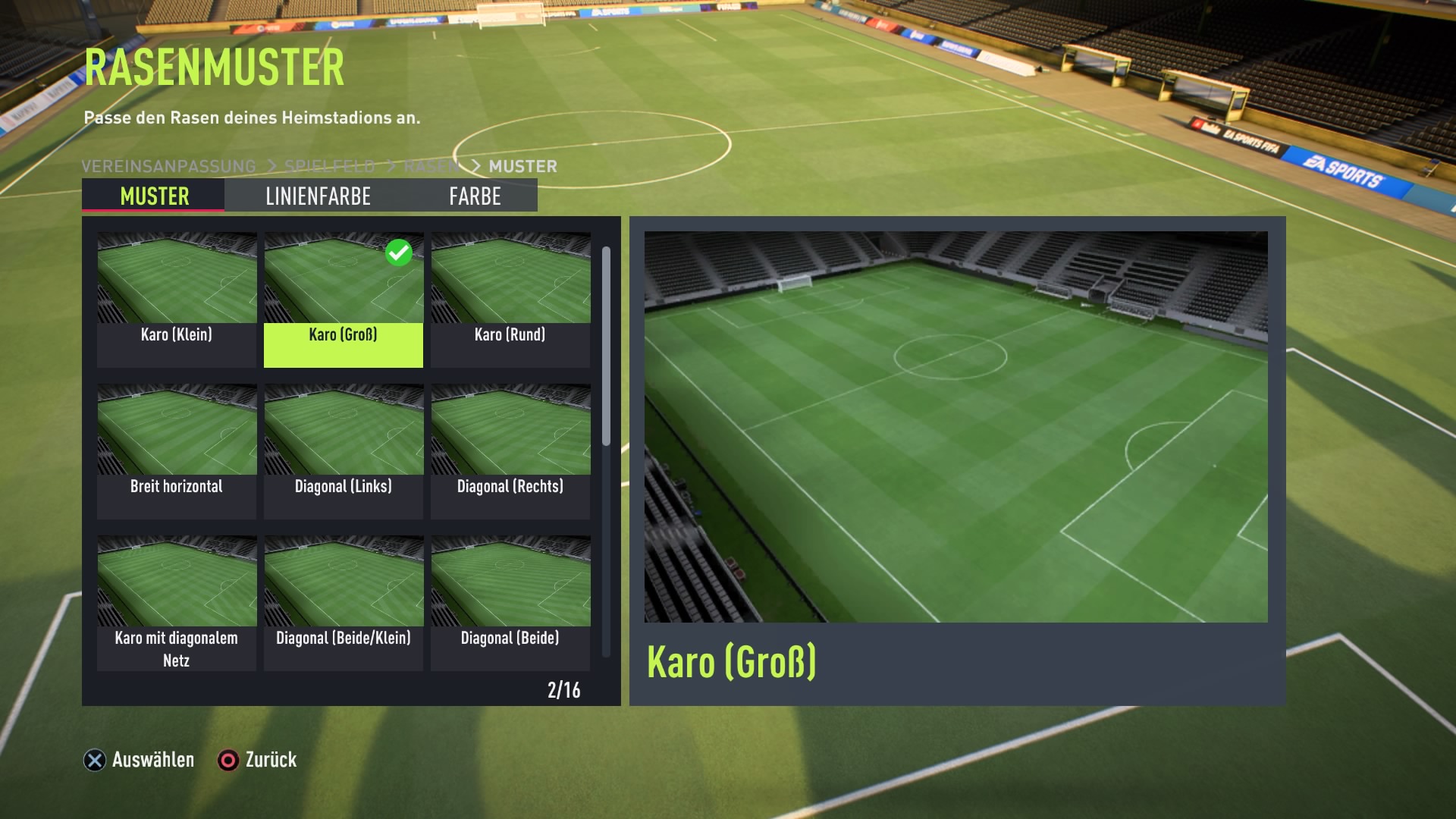Select the Farbe tab
1456x819 pixels.
tap(475, 196)
